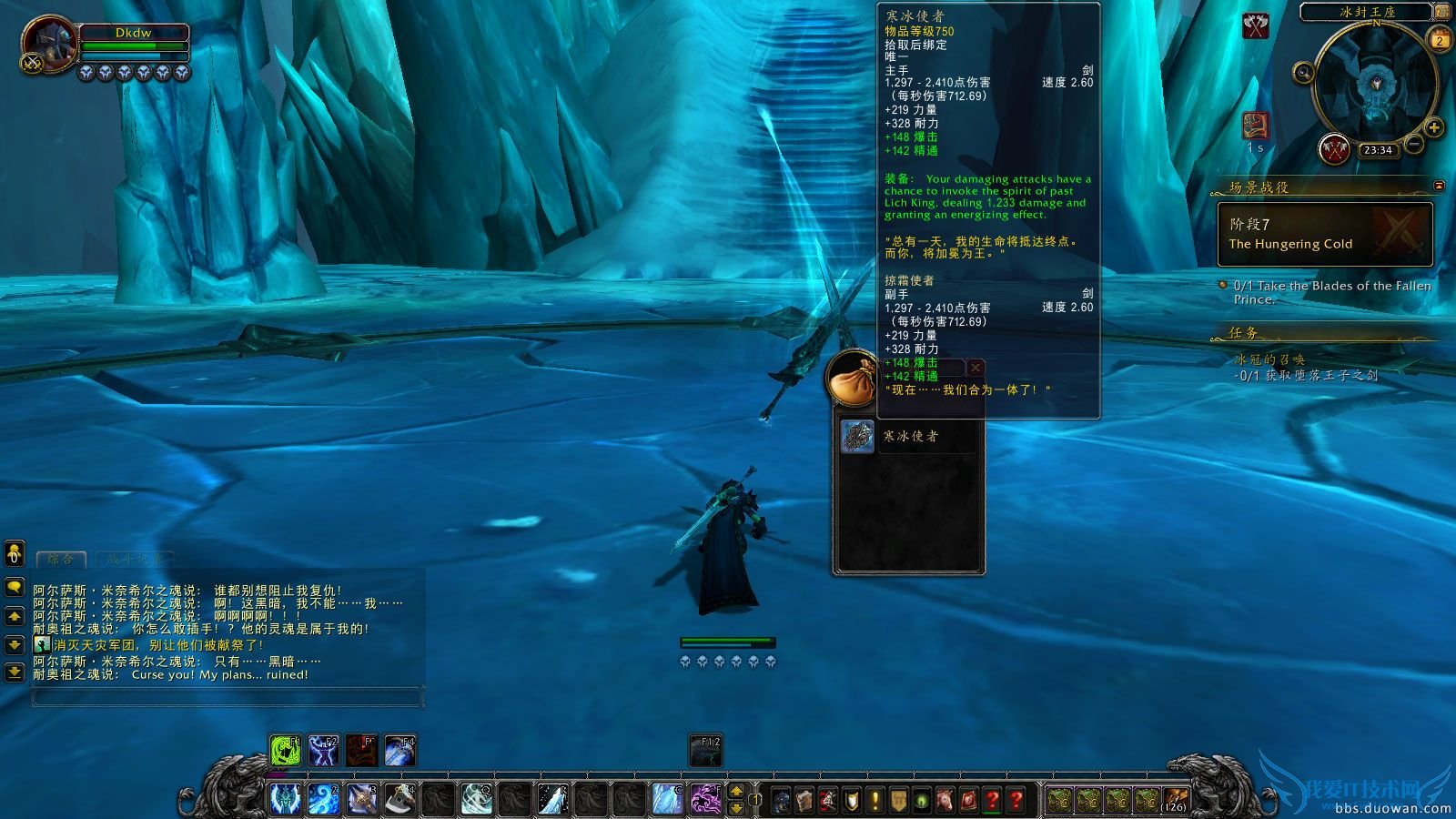1456x819 pixels.
Task: Close the 寒冰使者 loot window
Action: click(974, 367)
